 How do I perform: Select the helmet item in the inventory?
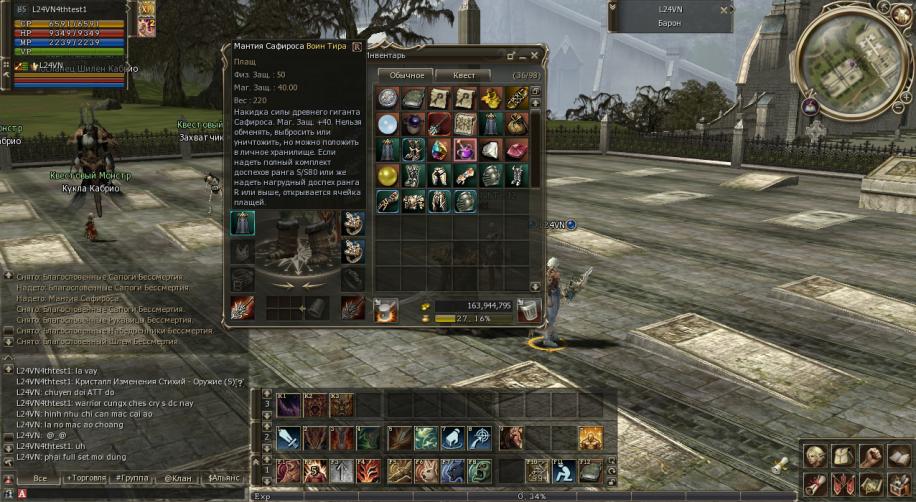[x=491, y=175]
